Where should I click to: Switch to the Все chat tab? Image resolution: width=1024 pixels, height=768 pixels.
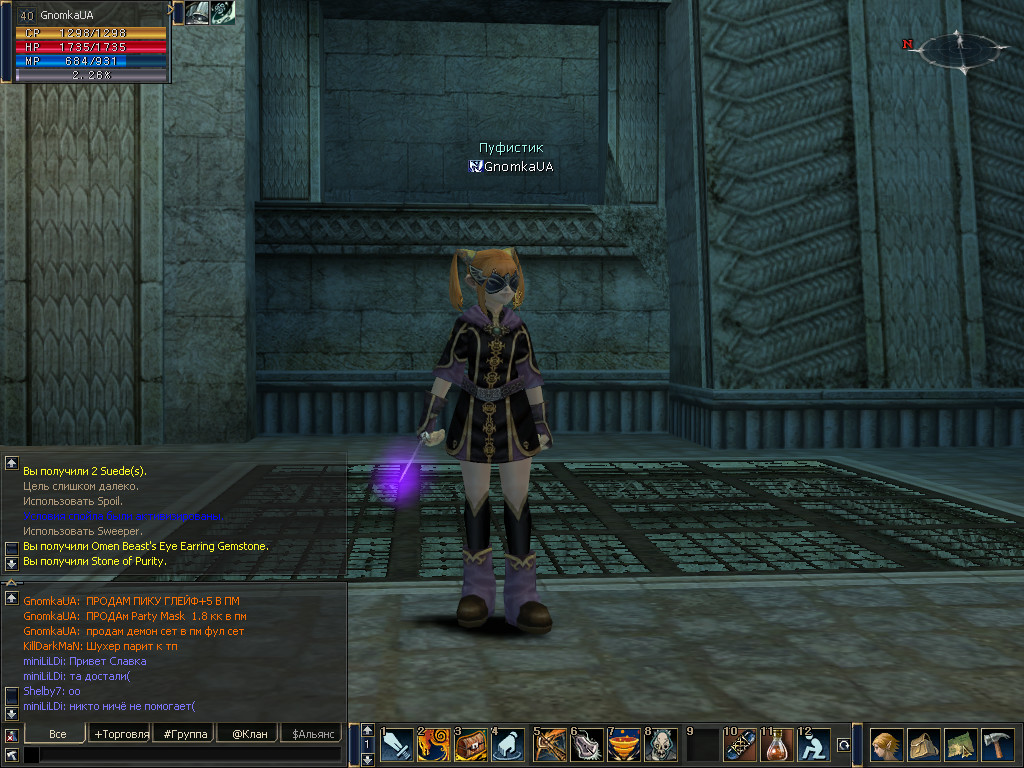click(x=57, y=734)
